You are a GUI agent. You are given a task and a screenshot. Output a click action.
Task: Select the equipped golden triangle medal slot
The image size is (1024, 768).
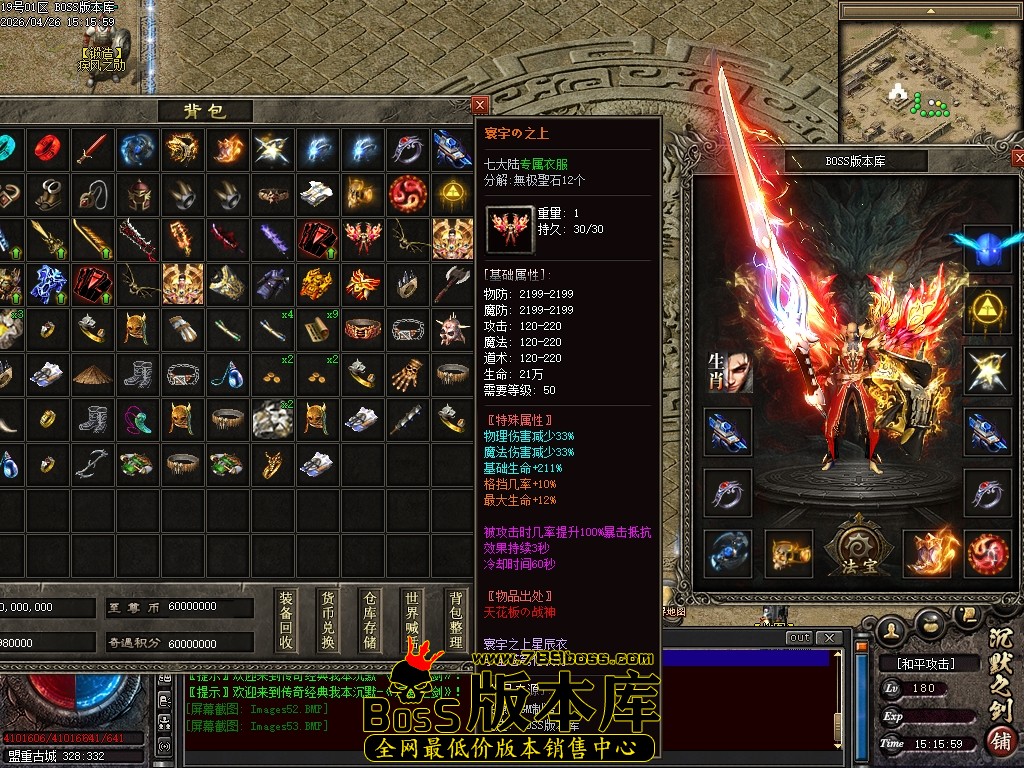[x=986, y=308]
